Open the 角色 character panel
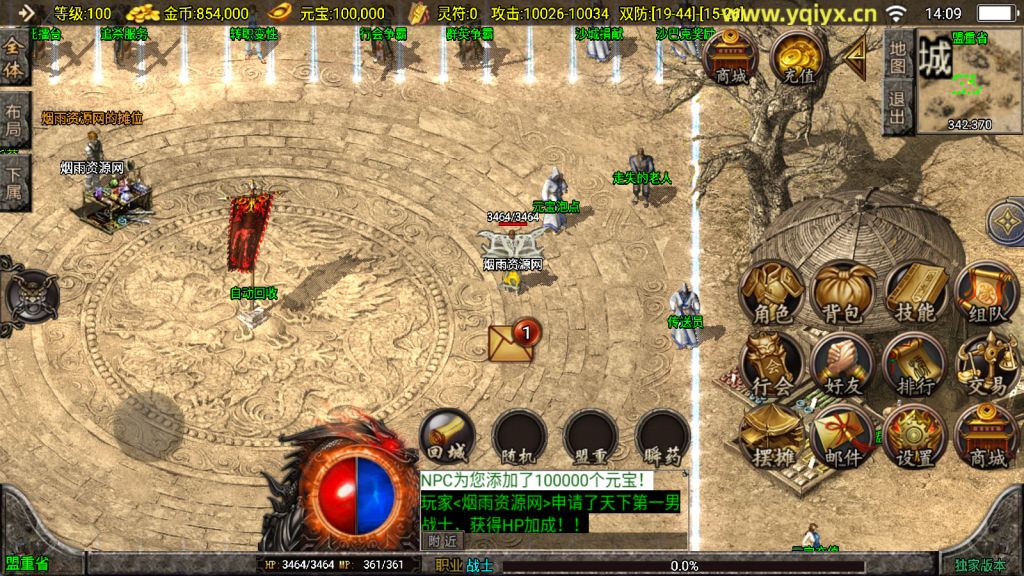The height and width of the screenshot is (576, 1024). tap(772, 294)
